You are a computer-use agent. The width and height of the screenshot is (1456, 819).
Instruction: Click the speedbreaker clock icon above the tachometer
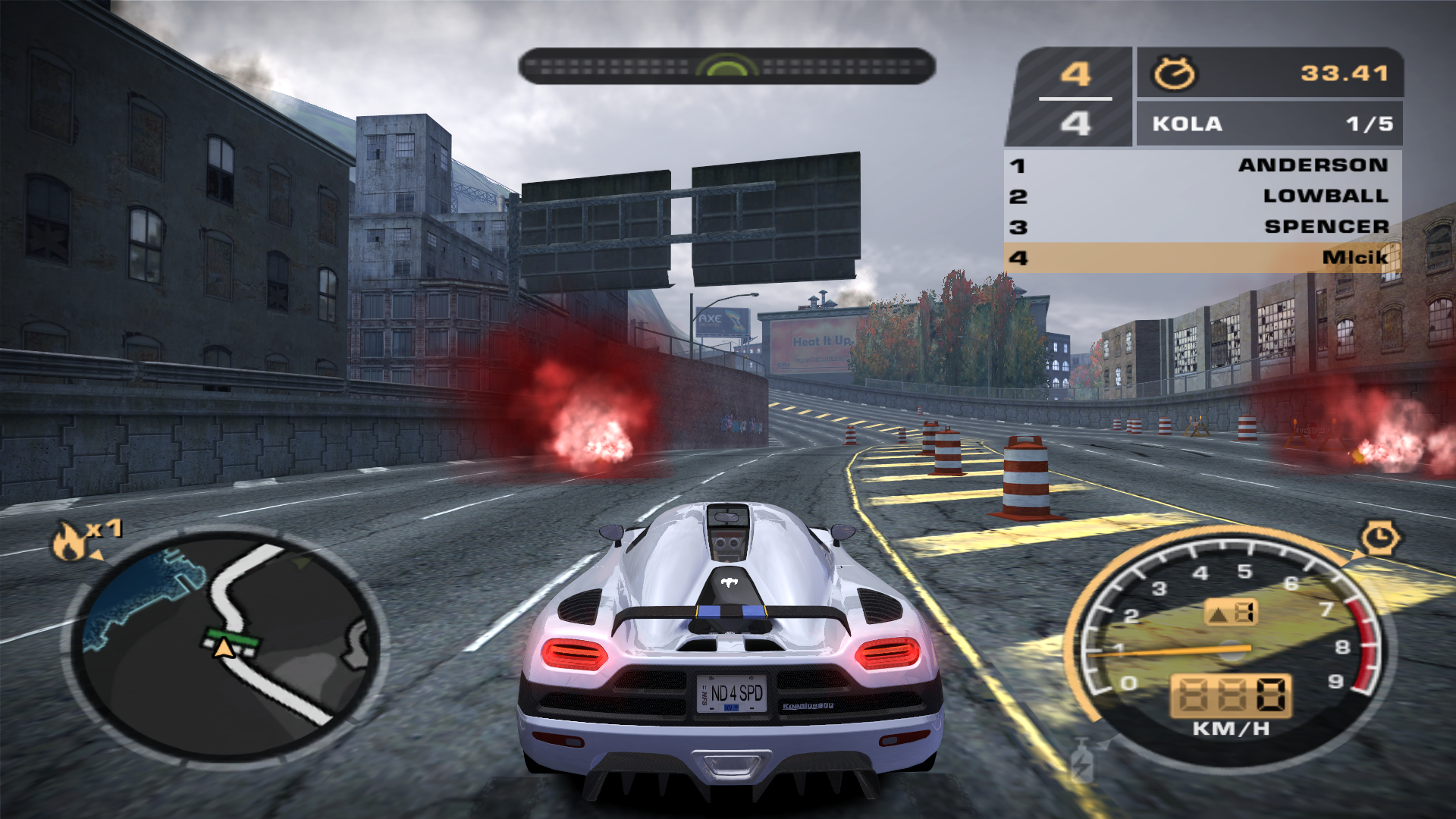tap(1380, 538)
